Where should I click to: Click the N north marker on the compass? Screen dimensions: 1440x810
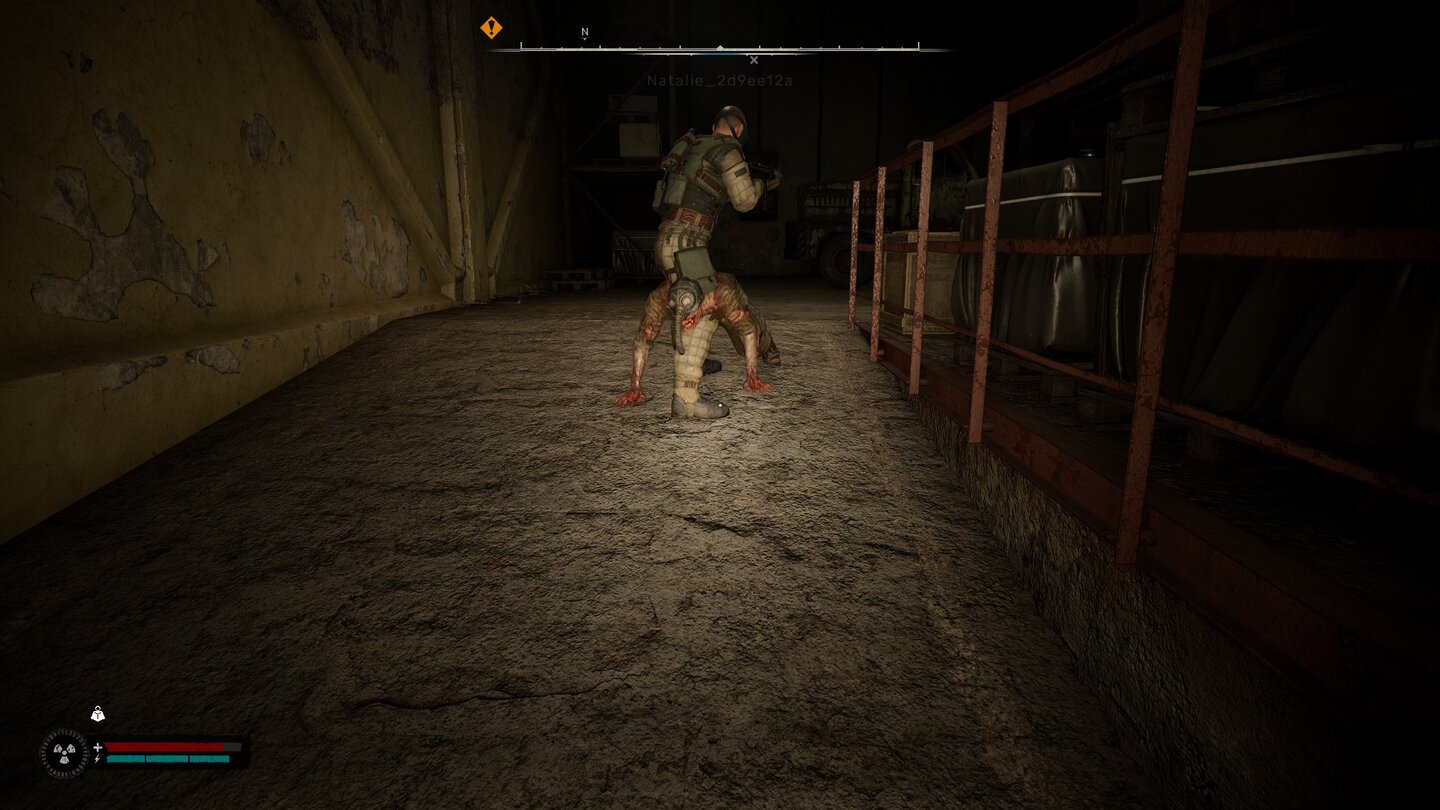(x=583, y=31)
